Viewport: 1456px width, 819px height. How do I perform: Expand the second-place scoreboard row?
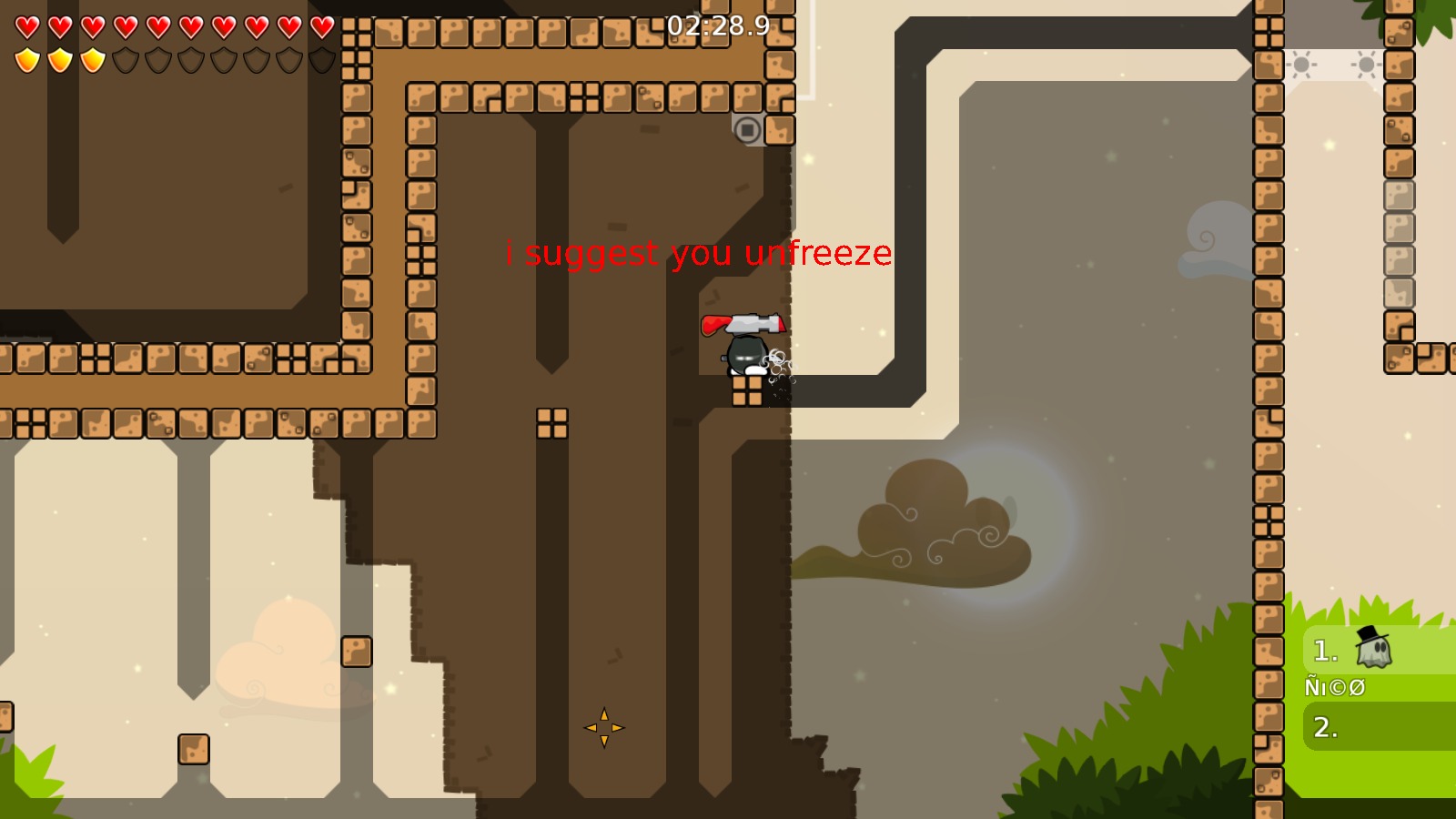[x=1374, y=726]
